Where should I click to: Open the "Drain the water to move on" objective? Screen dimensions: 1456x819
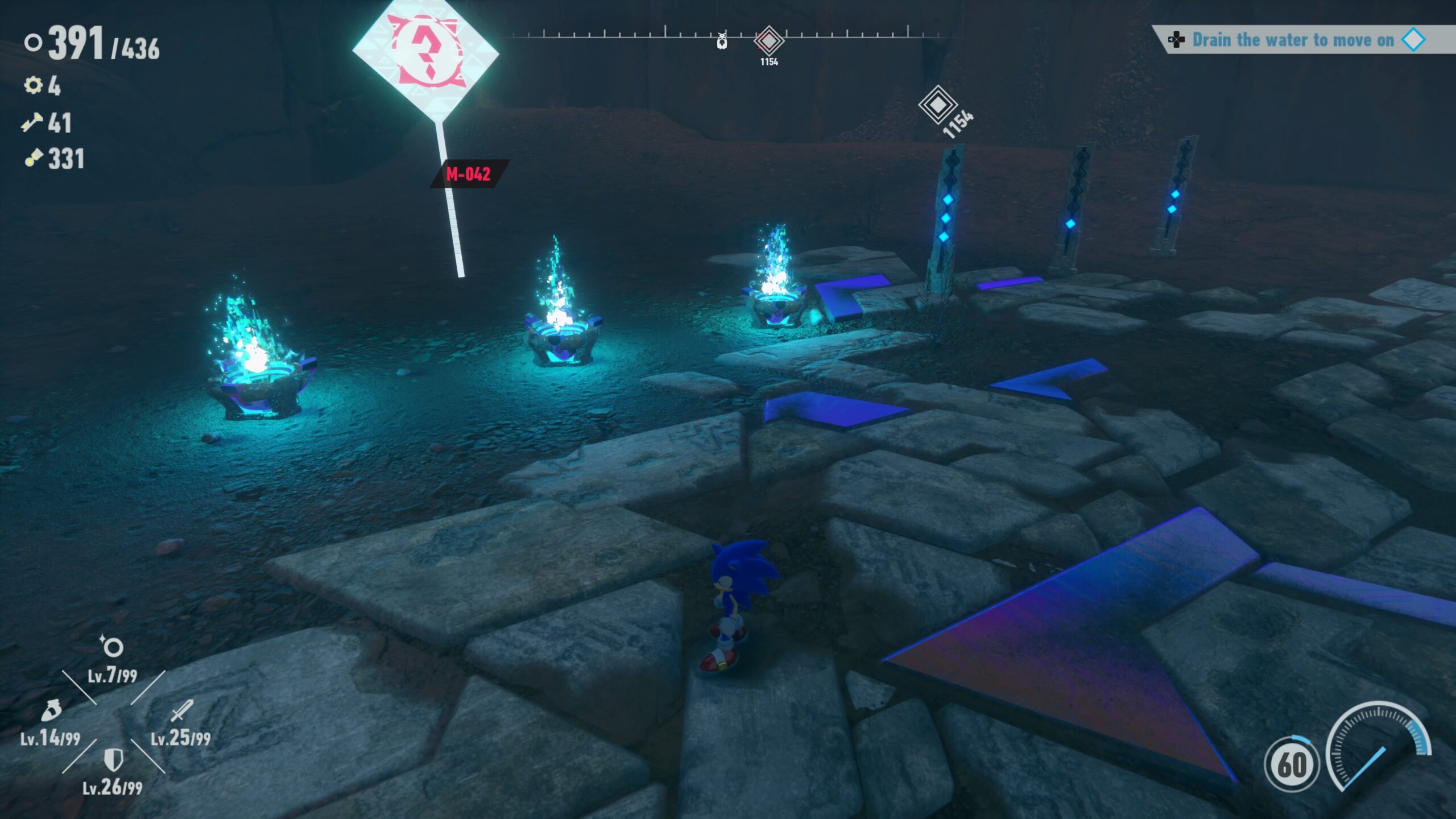(1292, 40)
